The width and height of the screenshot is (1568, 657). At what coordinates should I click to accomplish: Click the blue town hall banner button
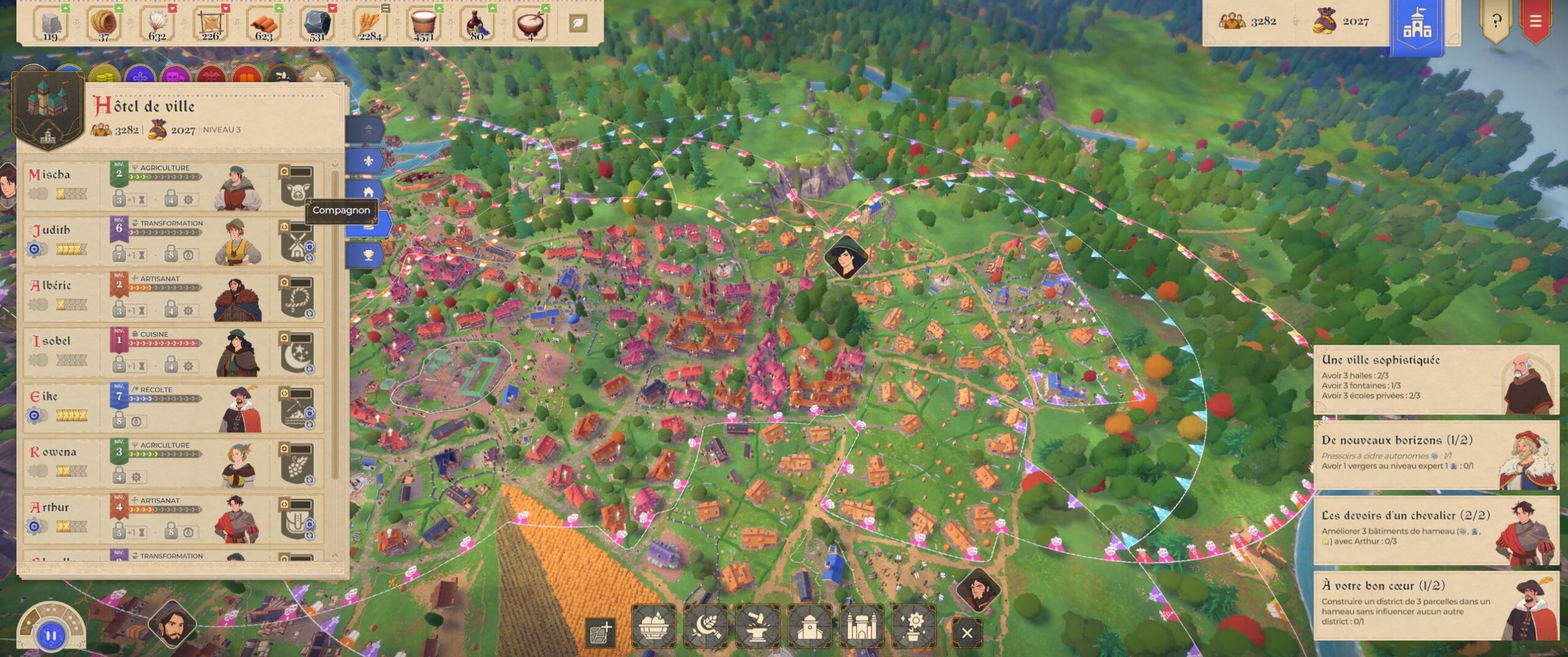(1417, 25)
